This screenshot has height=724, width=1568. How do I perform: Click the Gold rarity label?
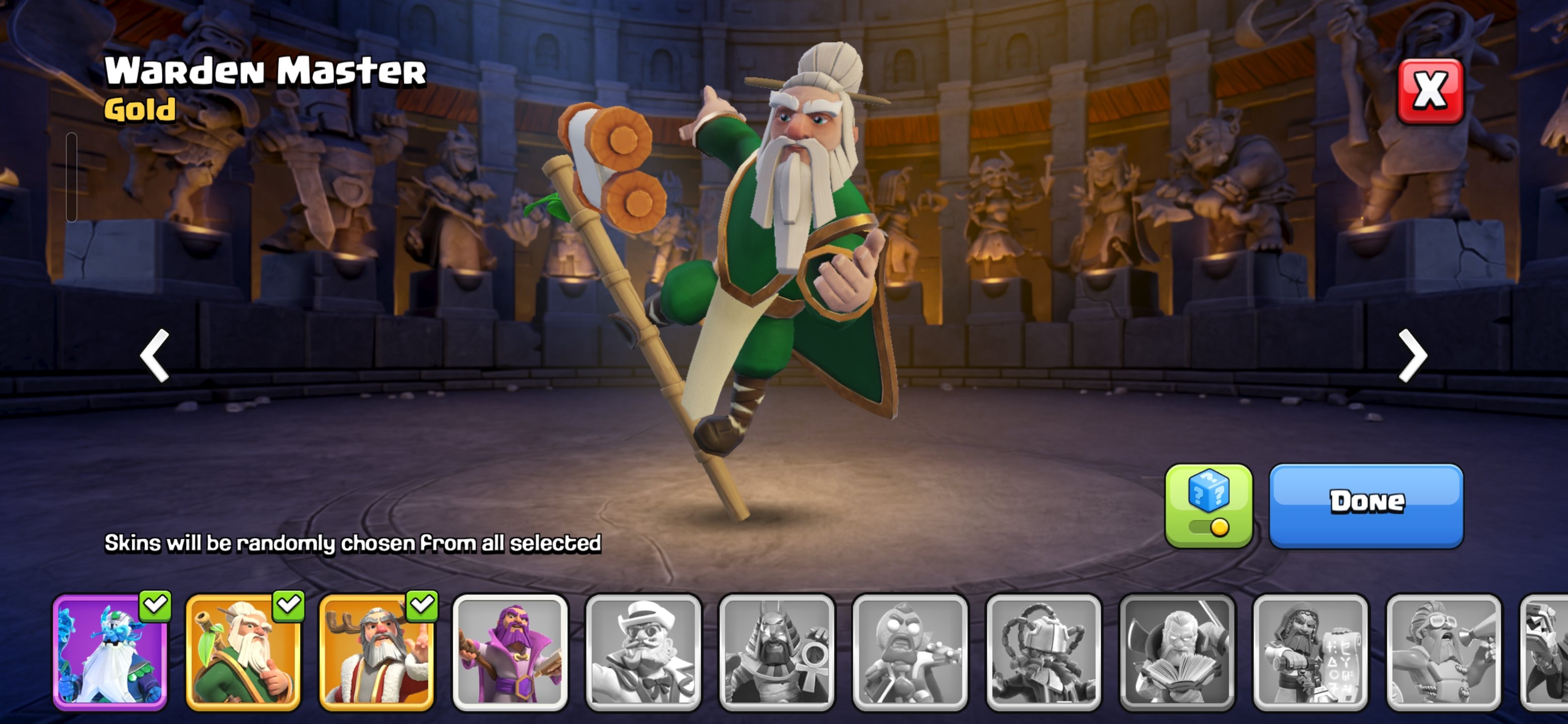139,110
